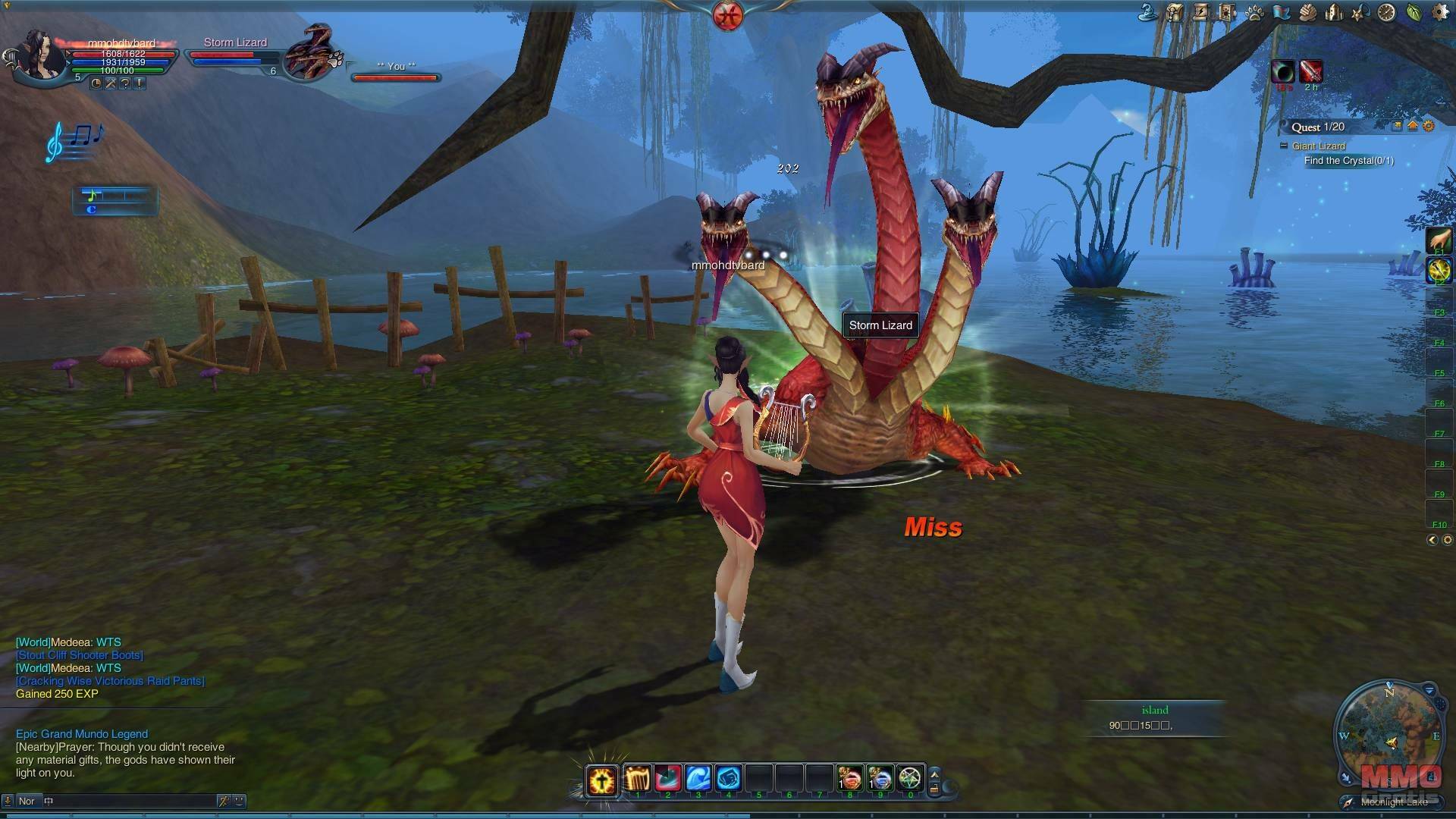Open the quest tracker gear settings
The image size is (1456, 819).
click(x=1429, y=127)
